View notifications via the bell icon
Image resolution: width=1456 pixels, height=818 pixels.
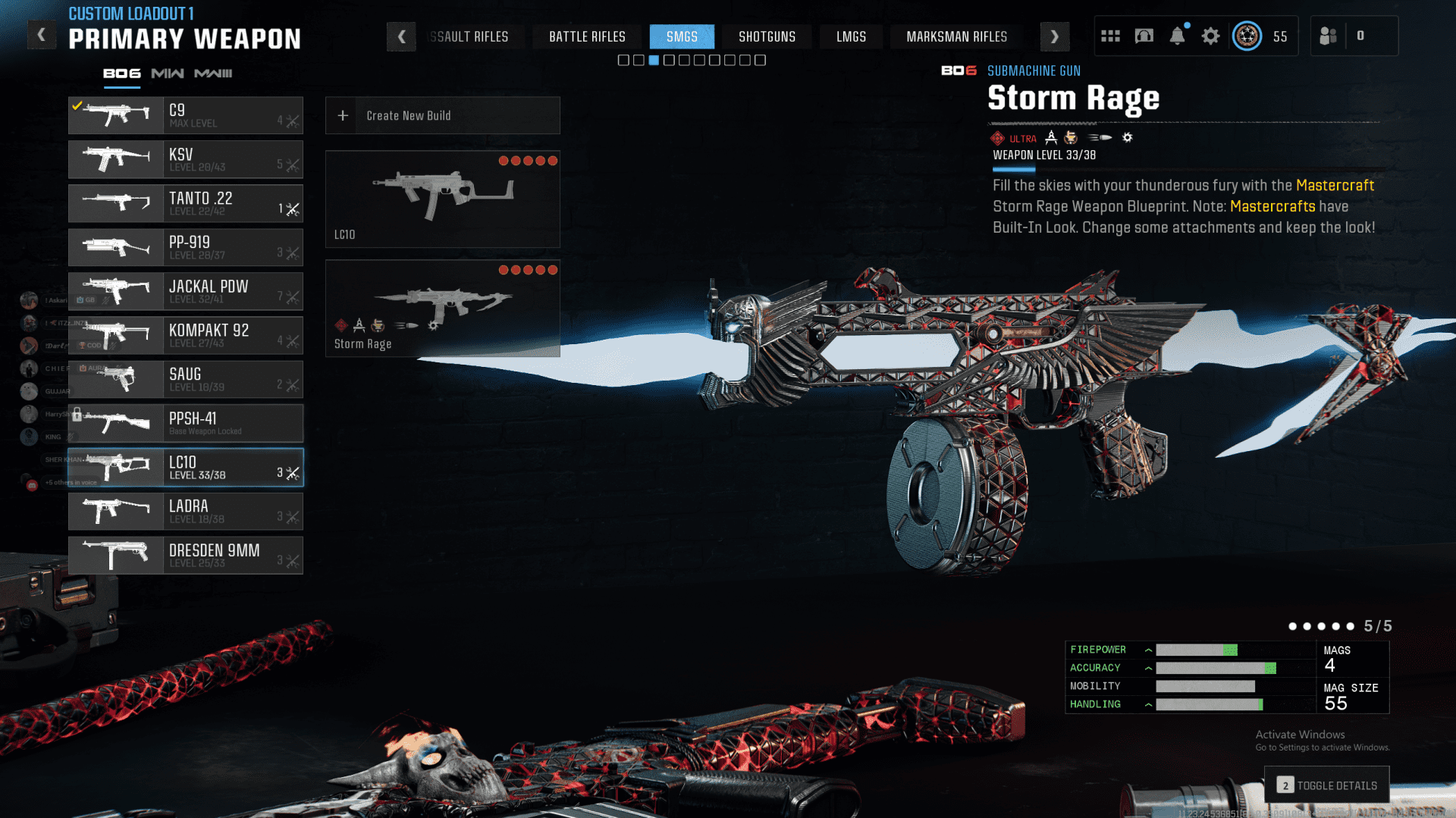point(1177,36)
